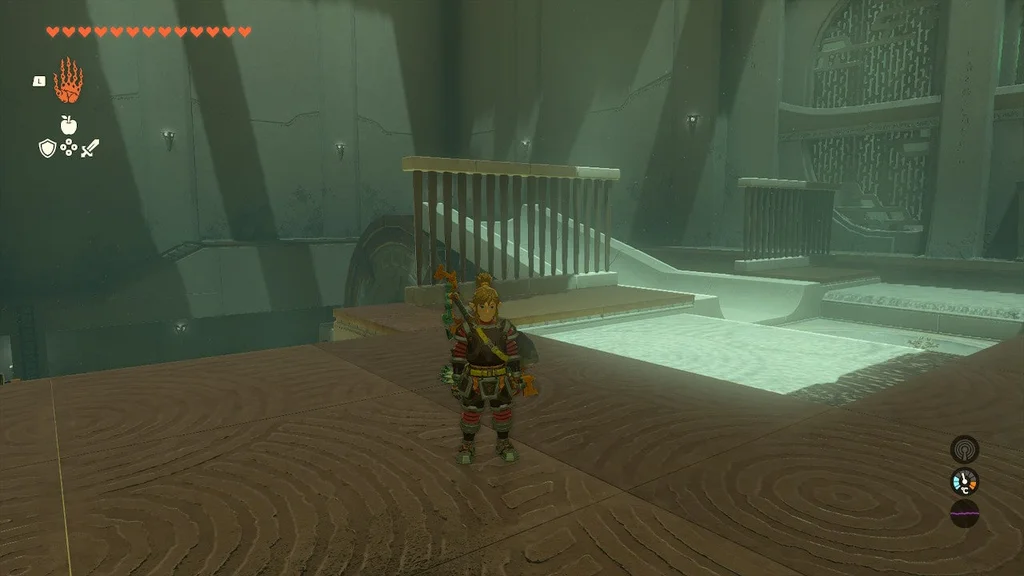Click the Sheikah Sensor signal icon
The image size is (1024, 576).
964,449
